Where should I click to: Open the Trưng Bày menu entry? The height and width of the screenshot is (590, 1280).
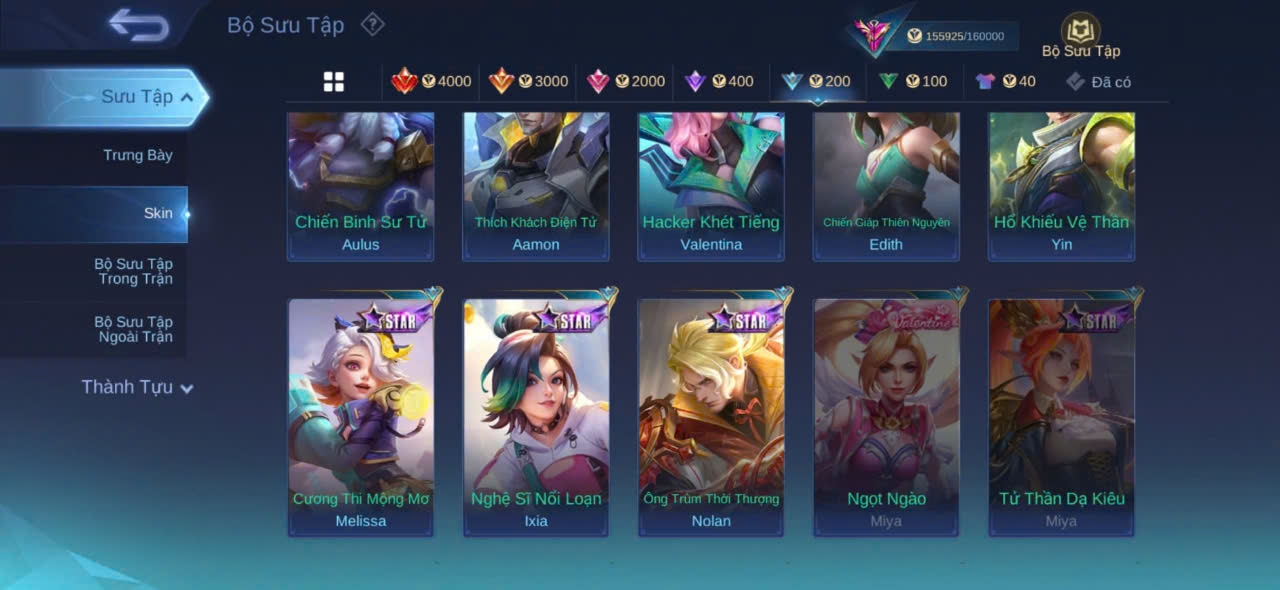pos(137,155)
